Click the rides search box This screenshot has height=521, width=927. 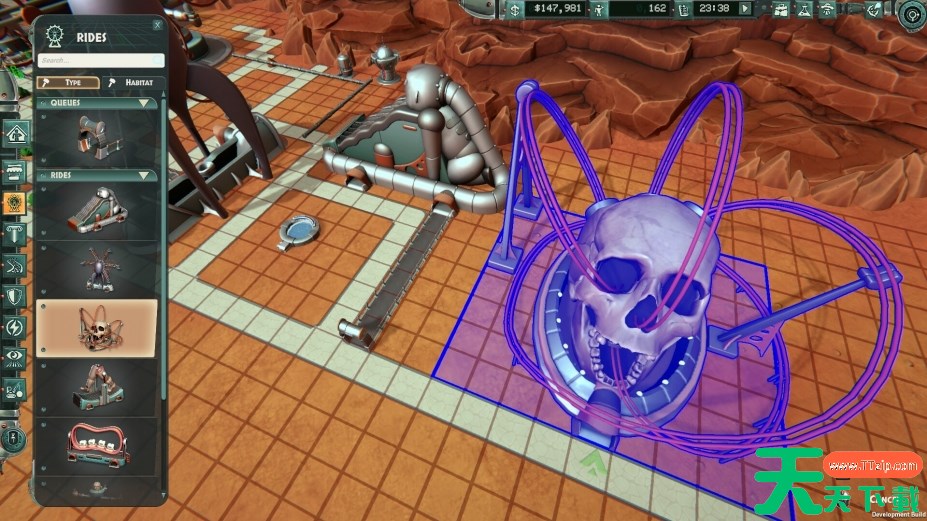coord(100,60)
